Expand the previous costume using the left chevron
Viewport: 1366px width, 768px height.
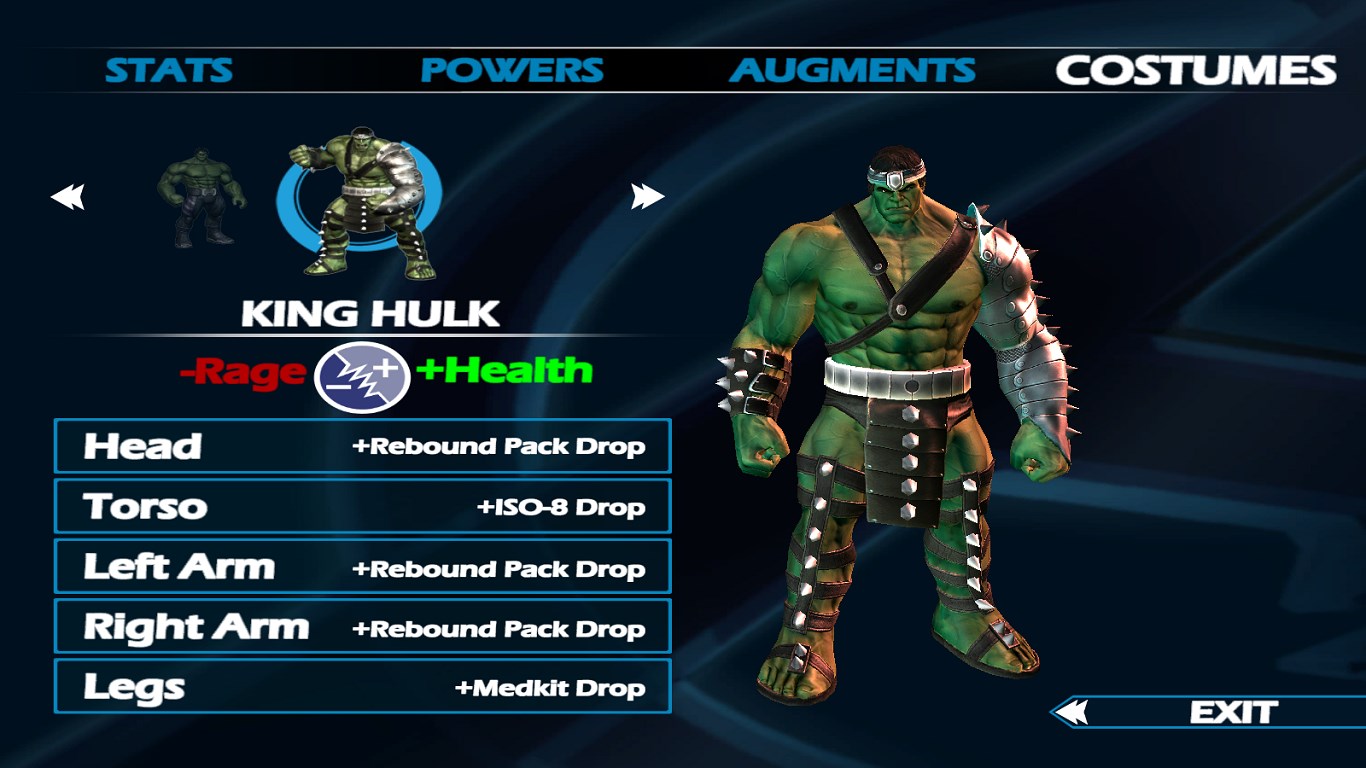coord(67,195)
